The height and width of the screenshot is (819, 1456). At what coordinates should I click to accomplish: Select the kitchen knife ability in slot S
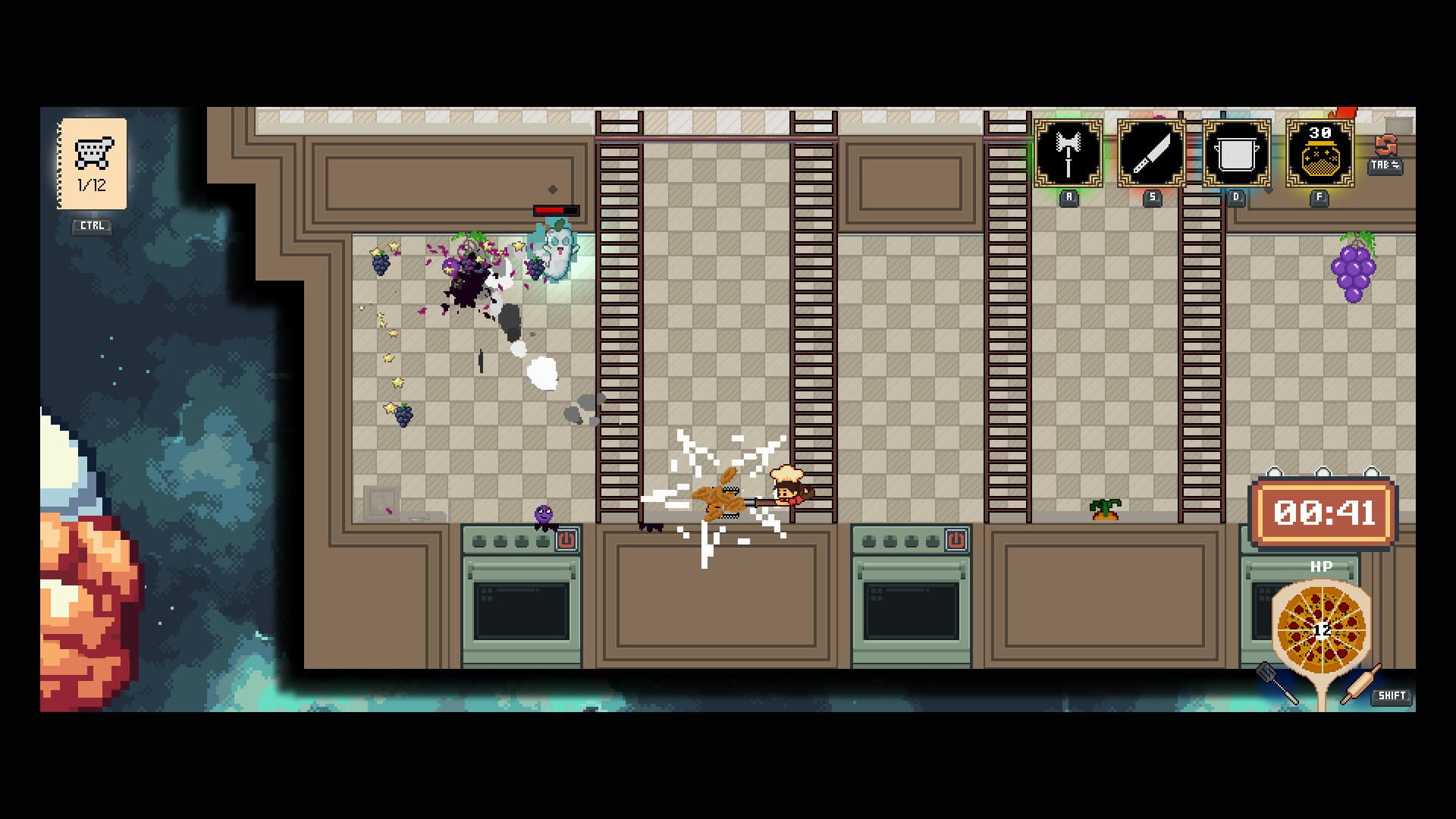click(1150, 155)
